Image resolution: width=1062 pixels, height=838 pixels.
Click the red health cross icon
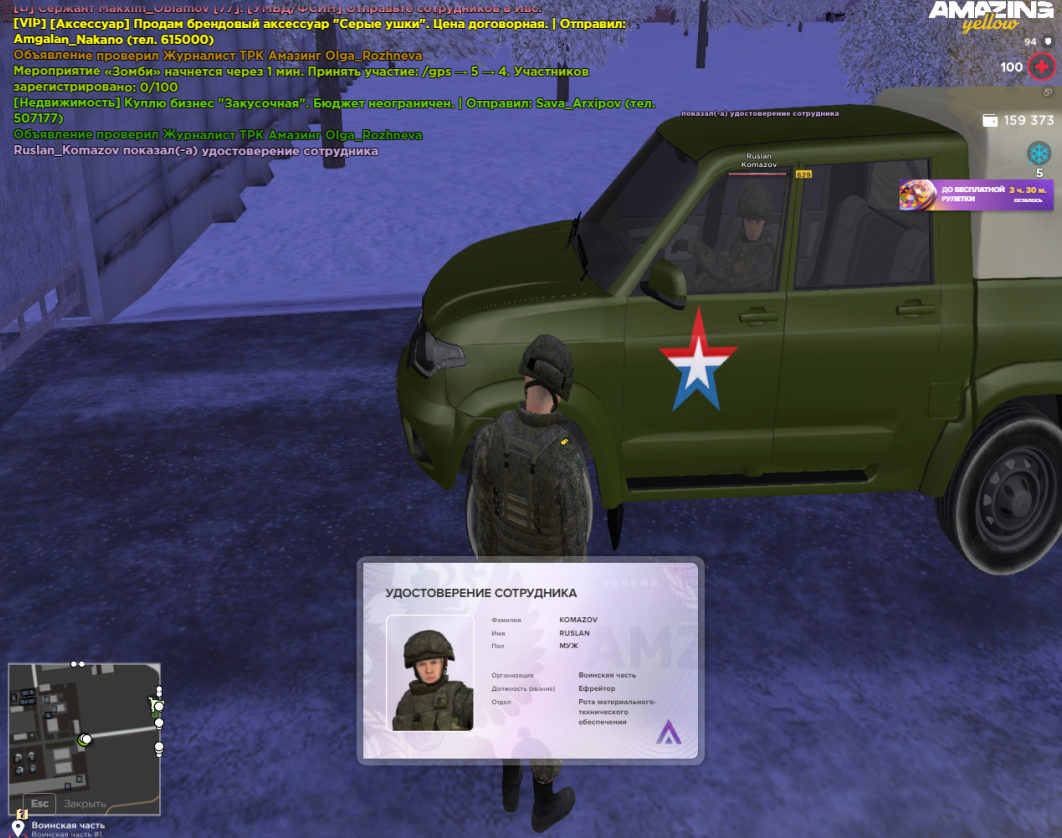coord(1042,67)
